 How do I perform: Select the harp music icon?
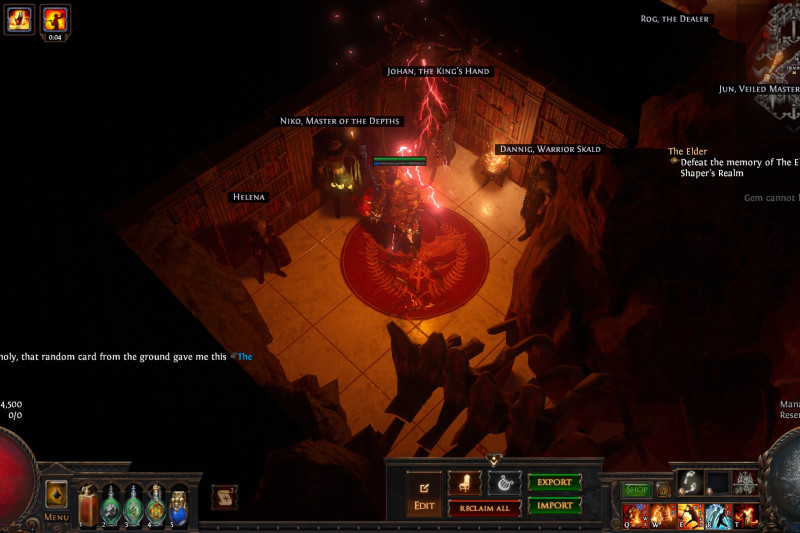click(504, 483)
